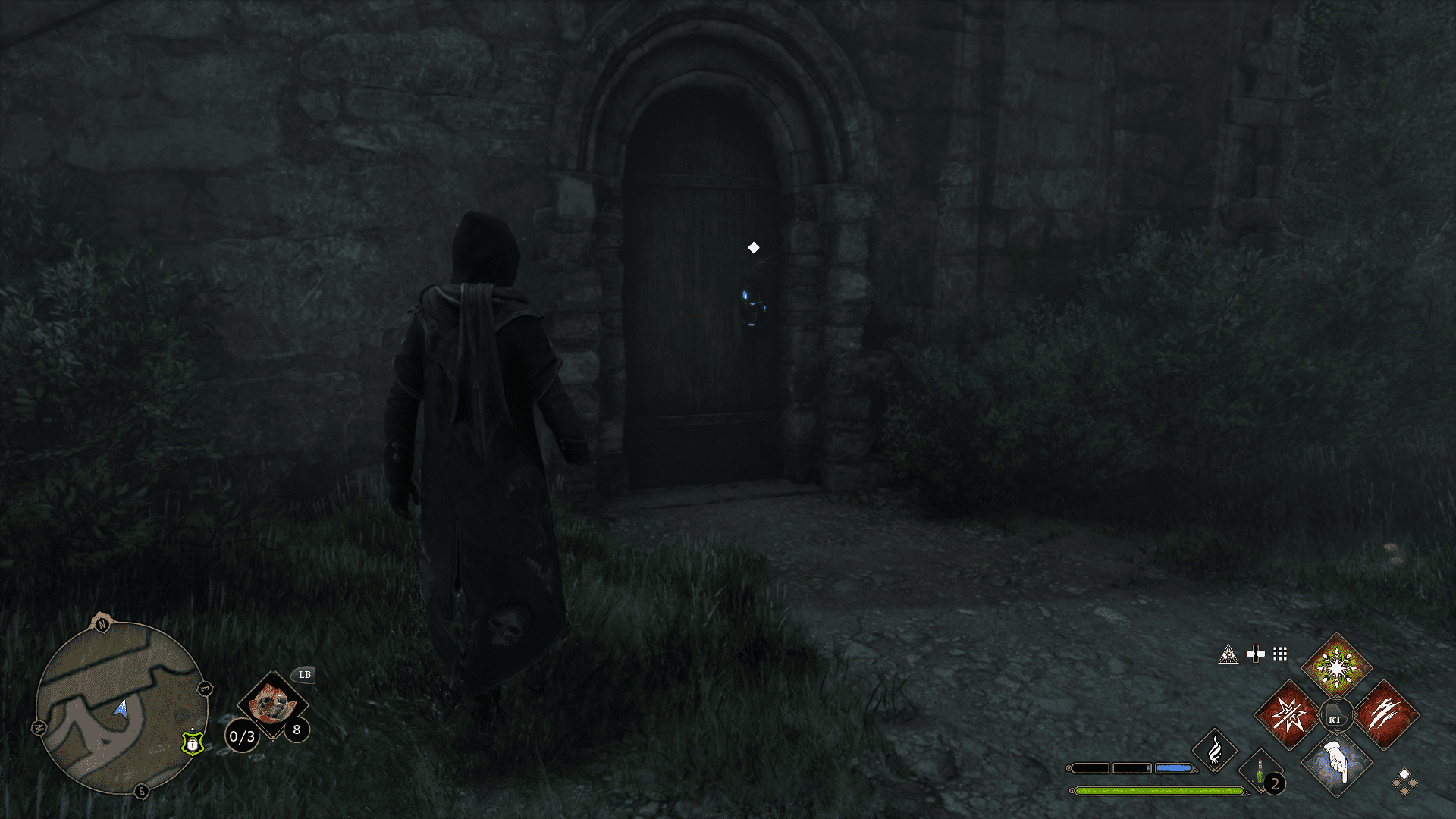Use the green healing potion slot
Screen dimensions: 1456x819
pos(1260,773)
